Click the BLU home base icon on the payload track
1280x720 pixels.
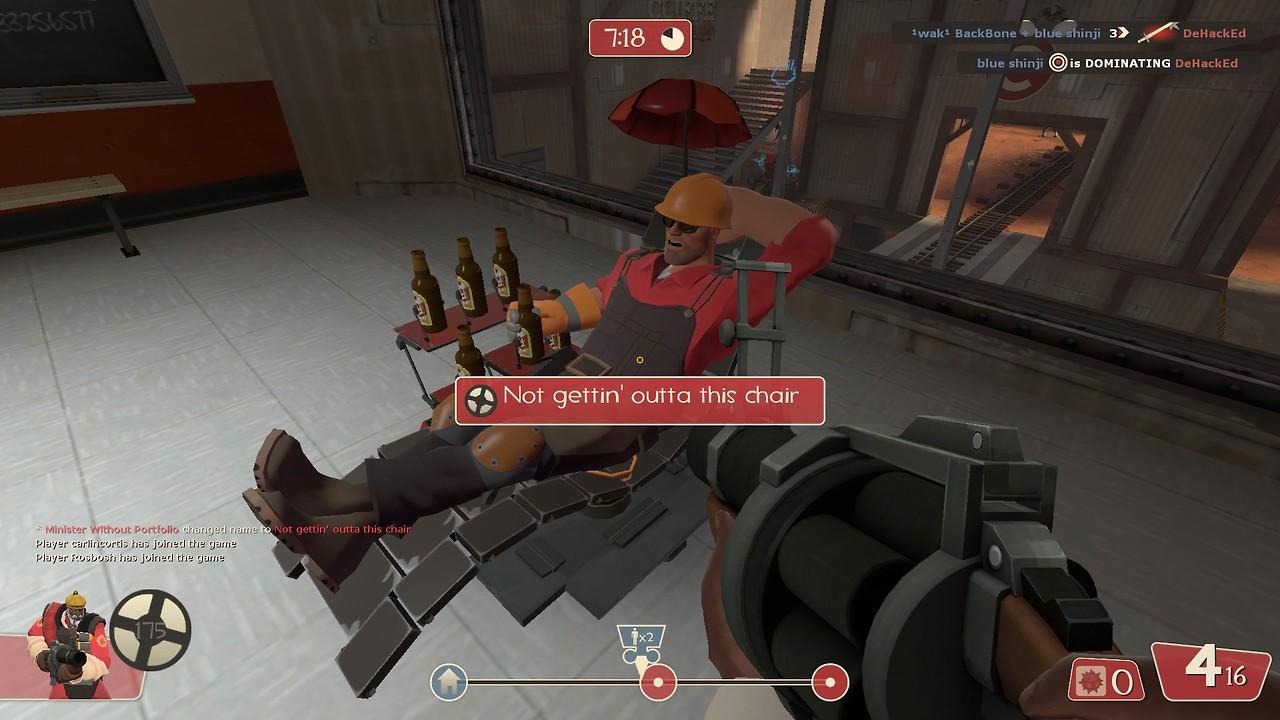tap(450, 682)
